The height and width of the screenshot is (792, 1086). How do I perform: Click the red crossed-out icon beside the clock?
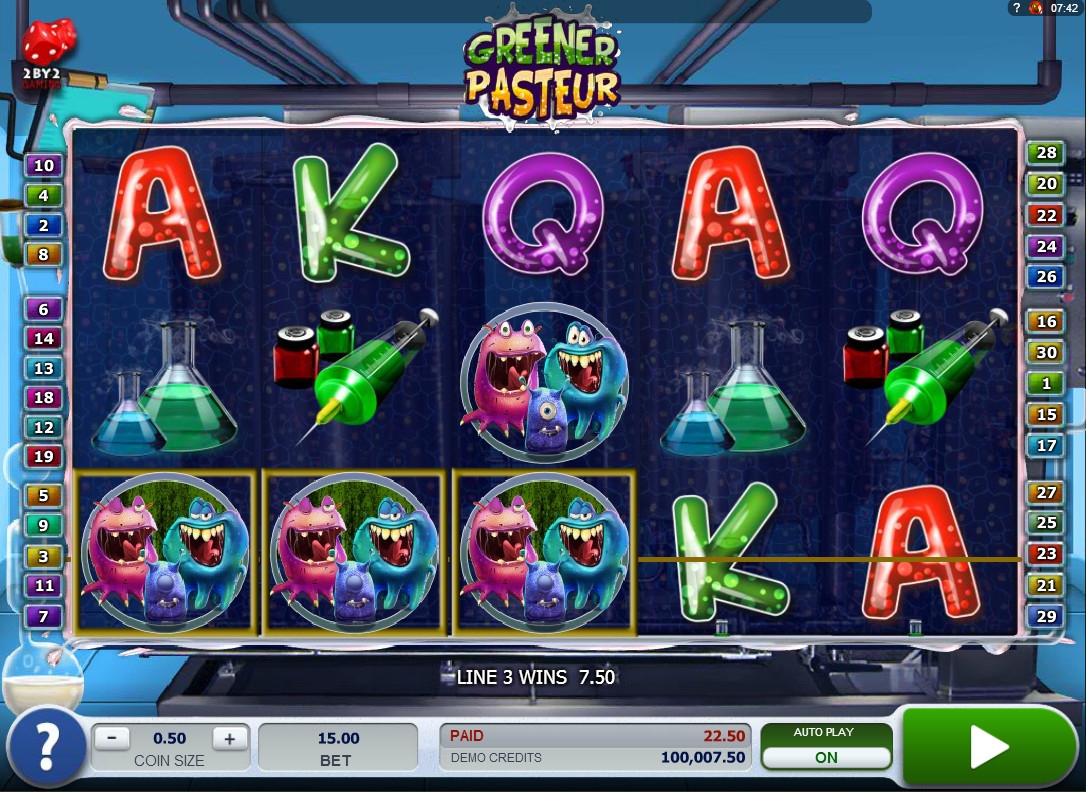(x=1035, y=8)
